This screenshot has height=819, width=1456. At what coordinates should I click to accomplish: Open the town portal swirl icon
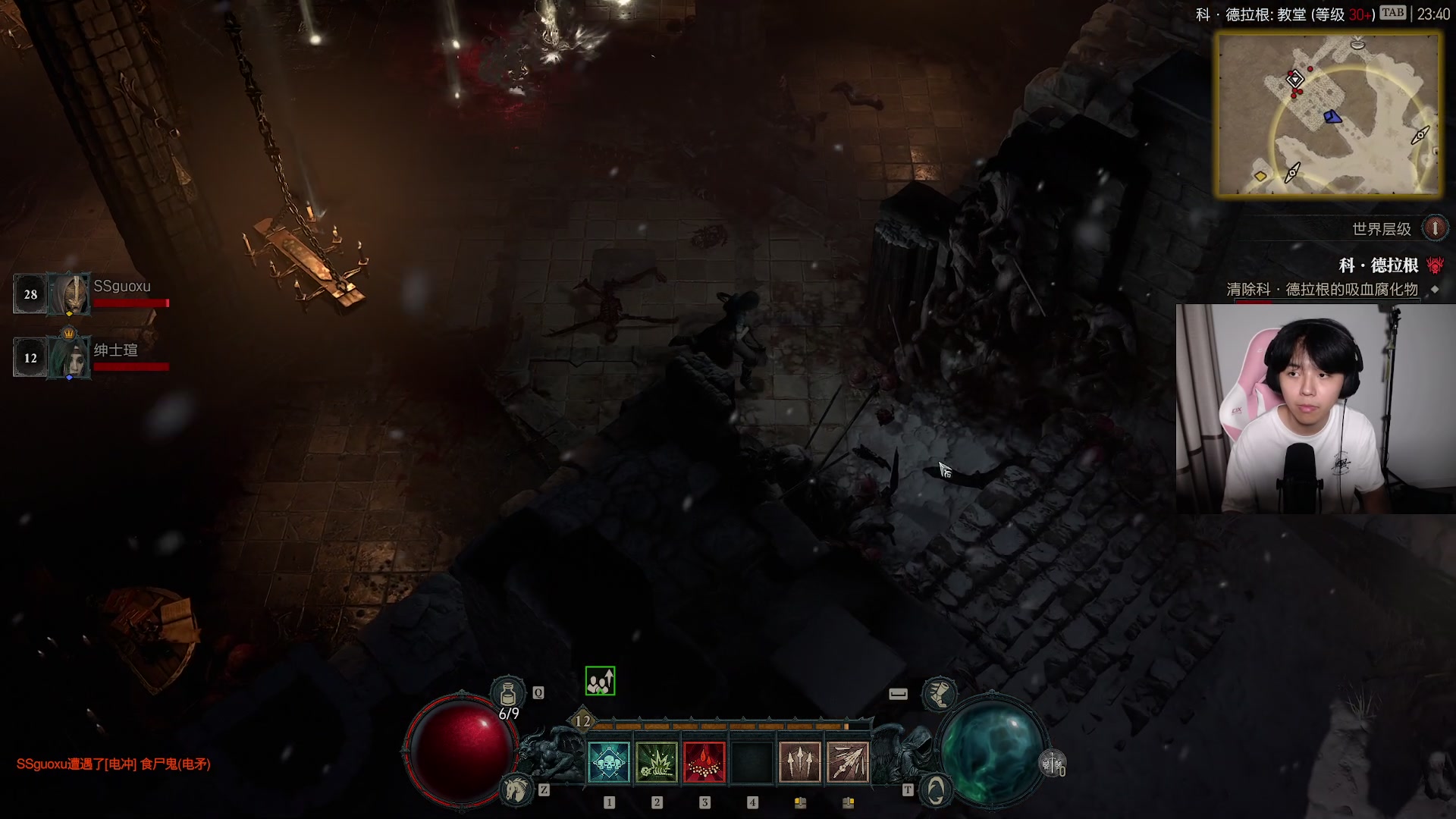[937, 790]
